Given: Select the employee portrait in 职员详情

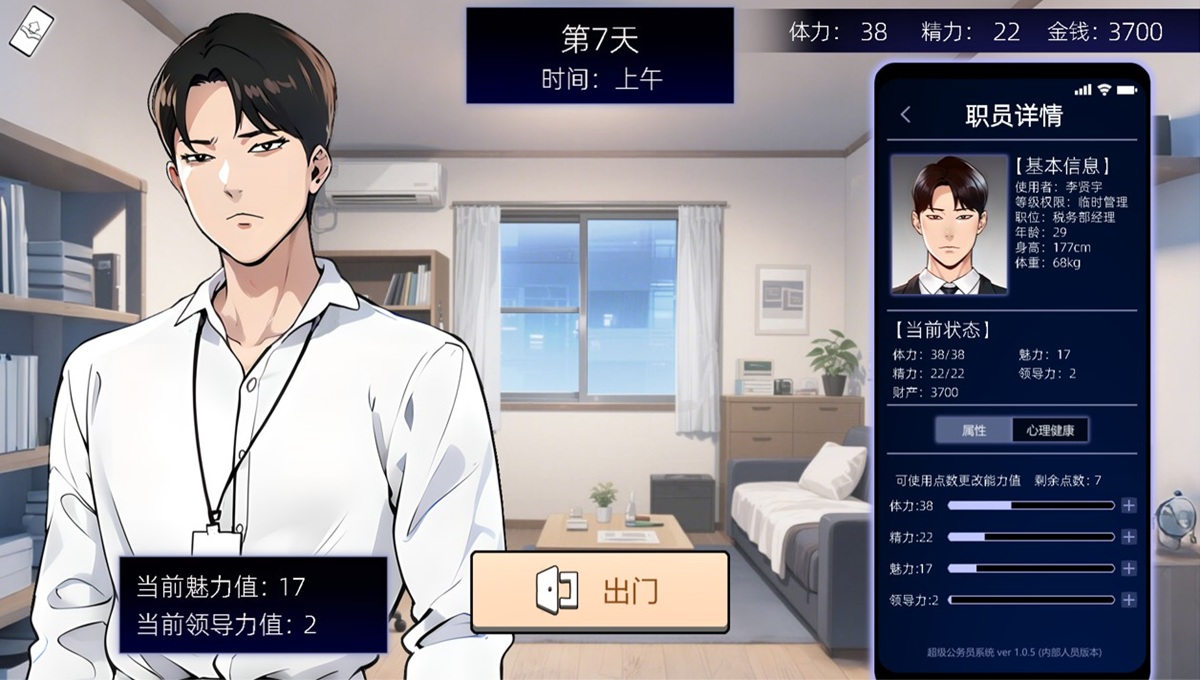Looking at the screenshot, I should 948,224.
